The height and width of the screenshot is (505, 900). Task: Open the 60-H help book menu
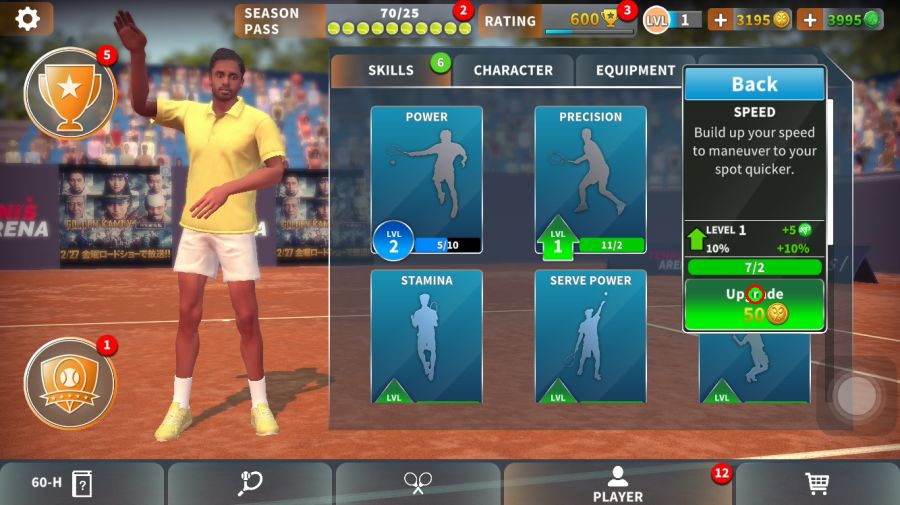coord(62,484)
